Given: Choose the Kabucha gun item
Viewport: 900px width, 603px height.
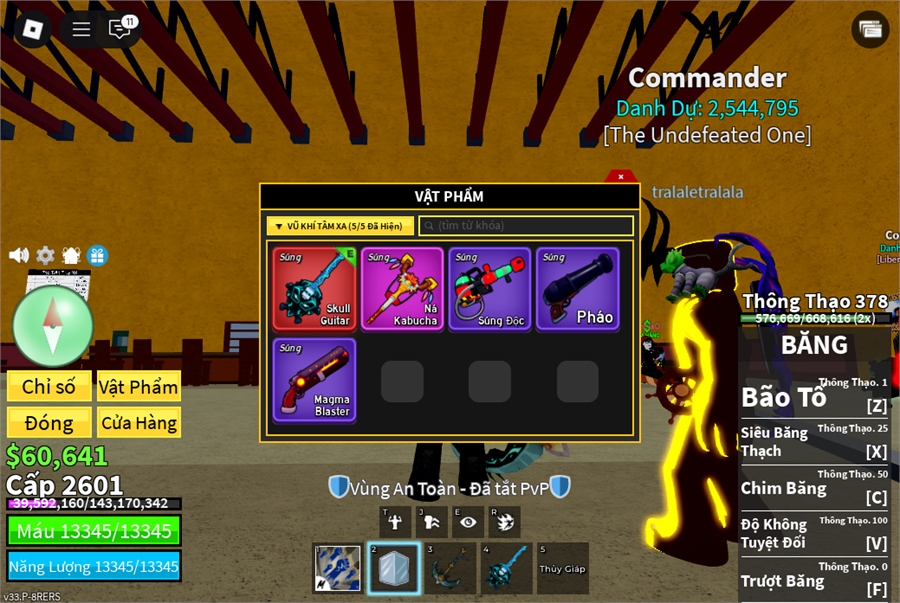Looking at the screenshot, I should [402, 288].
